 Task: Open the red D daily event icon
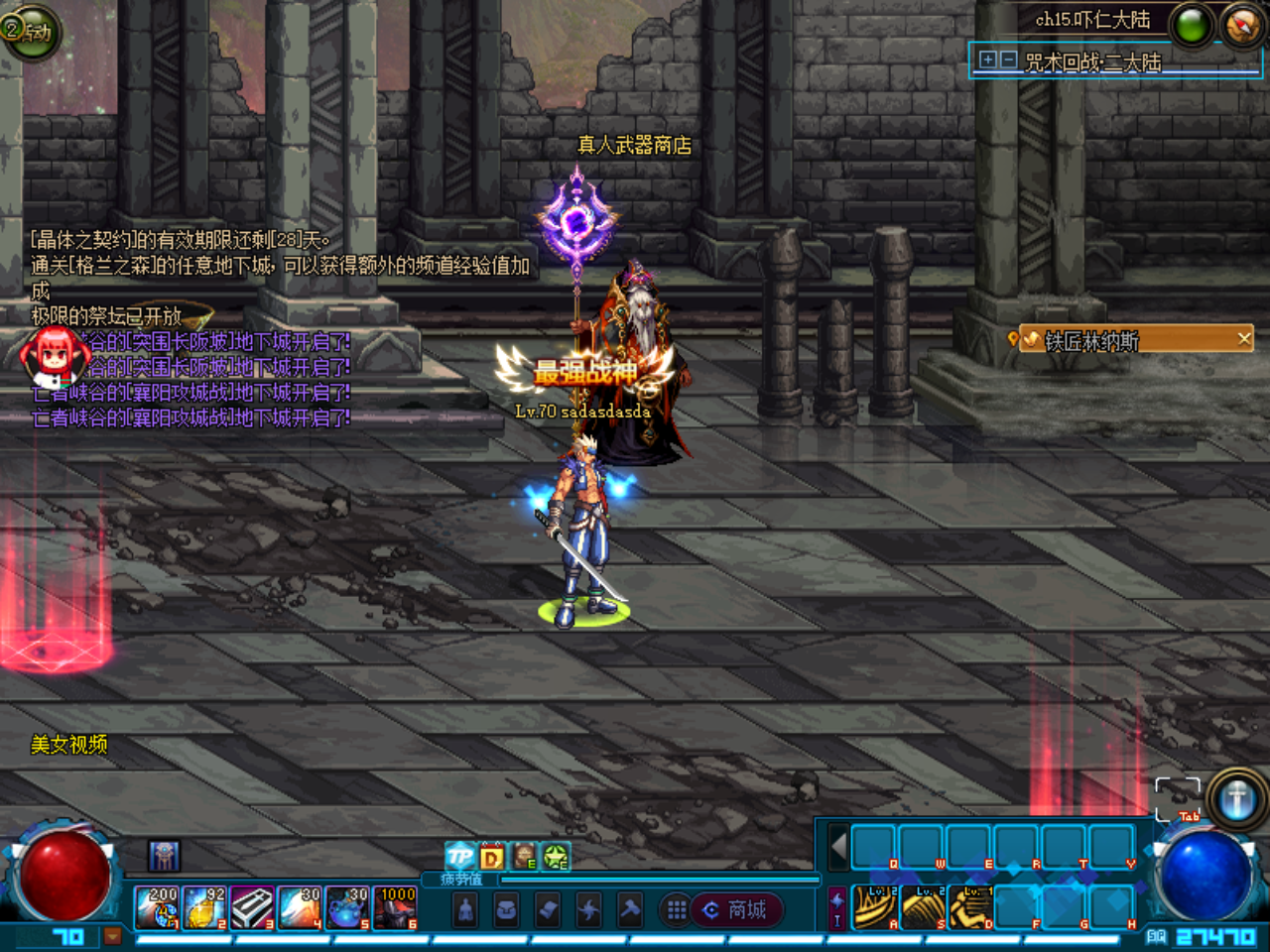point(492,855)
